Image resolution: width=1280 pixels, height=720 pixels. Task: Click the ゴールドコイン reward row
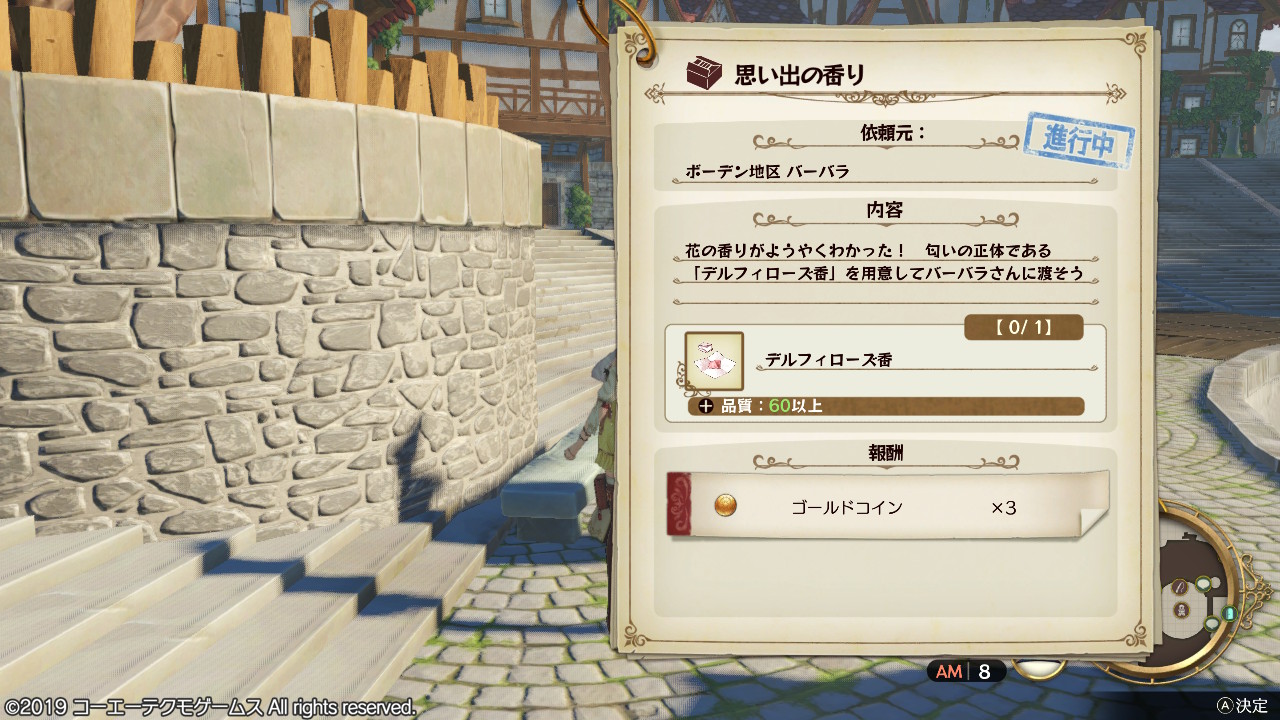tap(886, 507)
